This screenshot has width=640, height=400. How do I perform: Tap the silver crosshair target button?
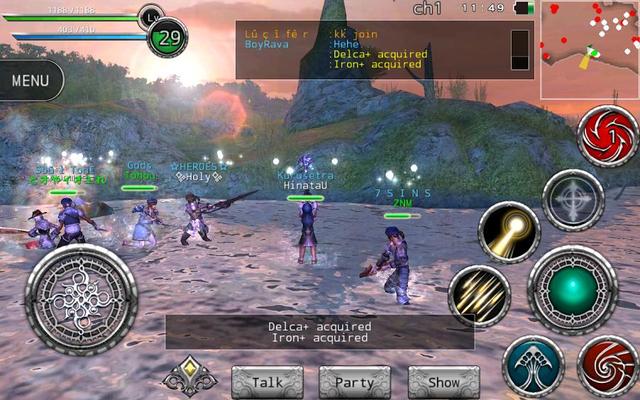click(573, 200)
